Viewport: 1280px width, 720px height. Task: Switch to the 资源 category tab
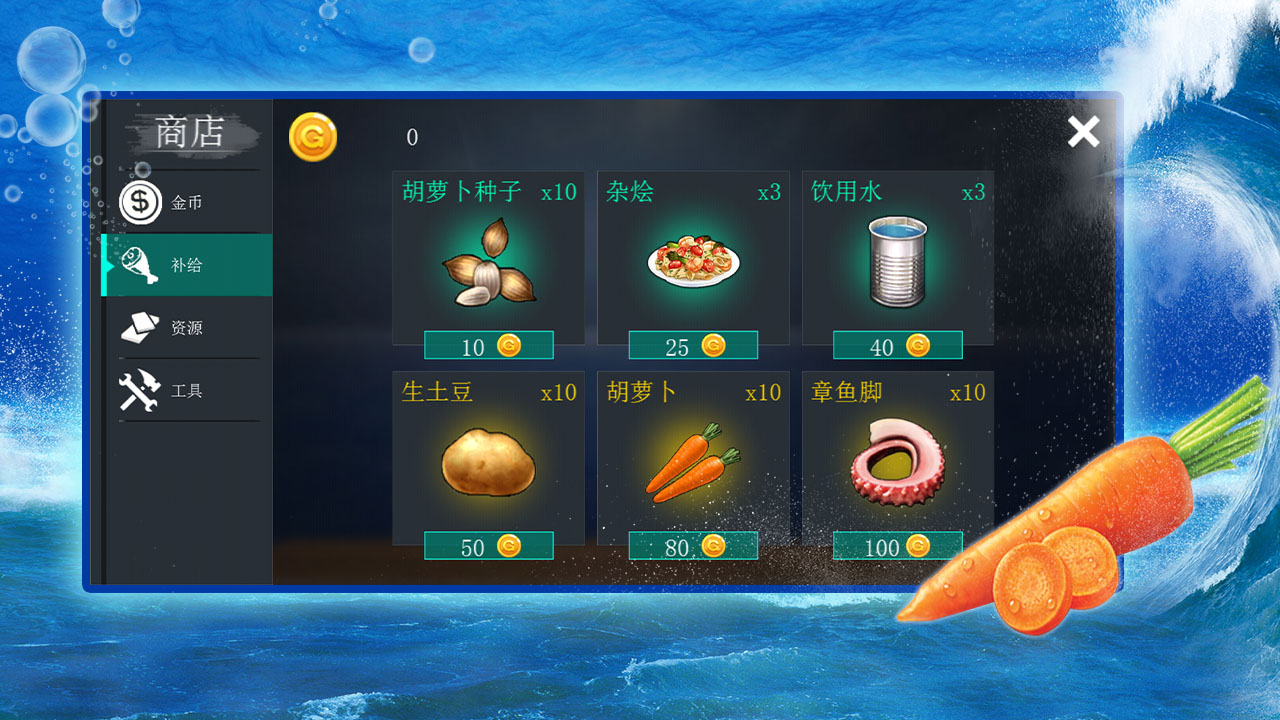185,327
